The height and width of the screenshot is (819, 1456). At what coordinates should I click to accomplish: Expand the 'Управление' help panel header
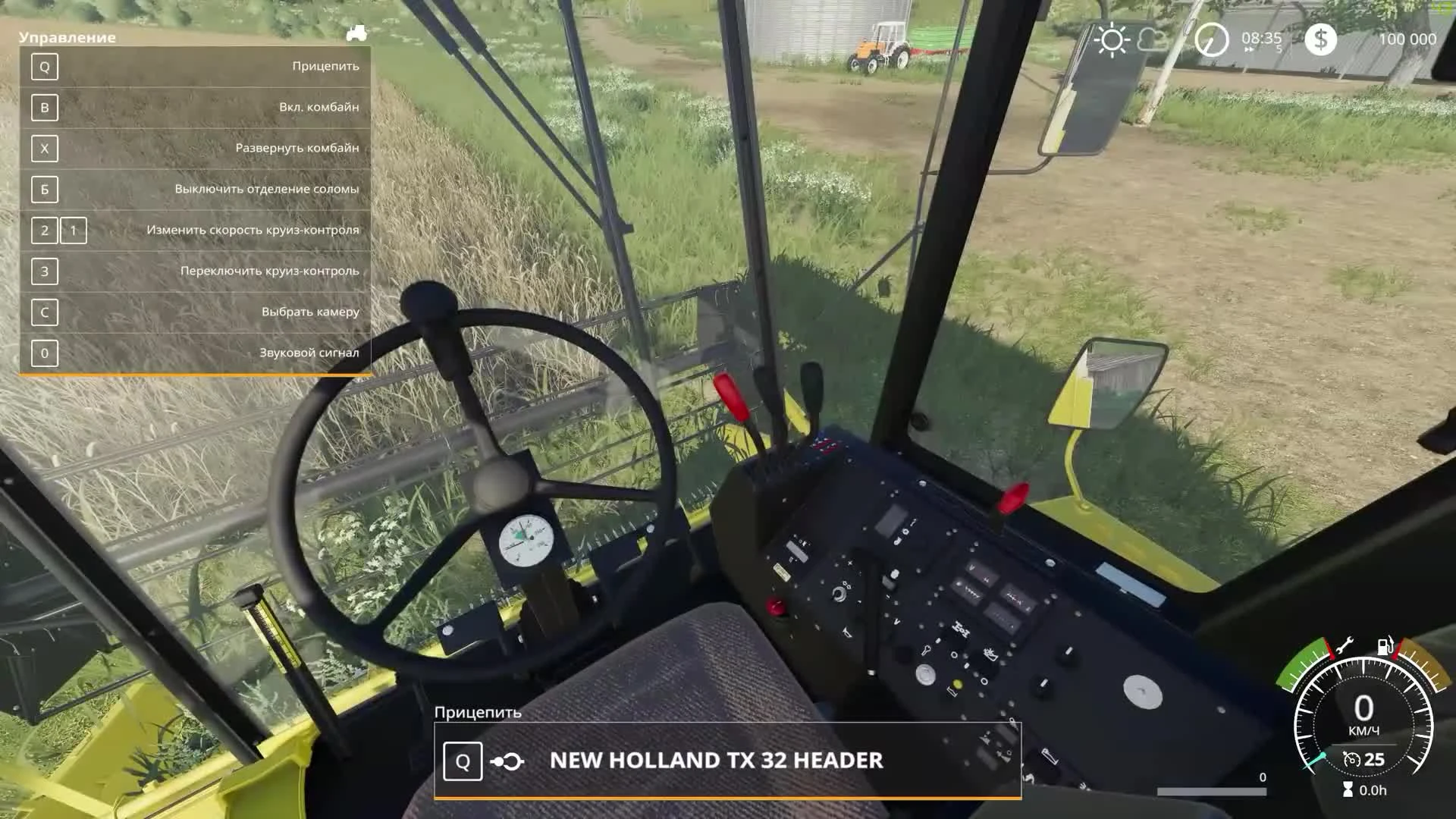[x=67, y=36]
